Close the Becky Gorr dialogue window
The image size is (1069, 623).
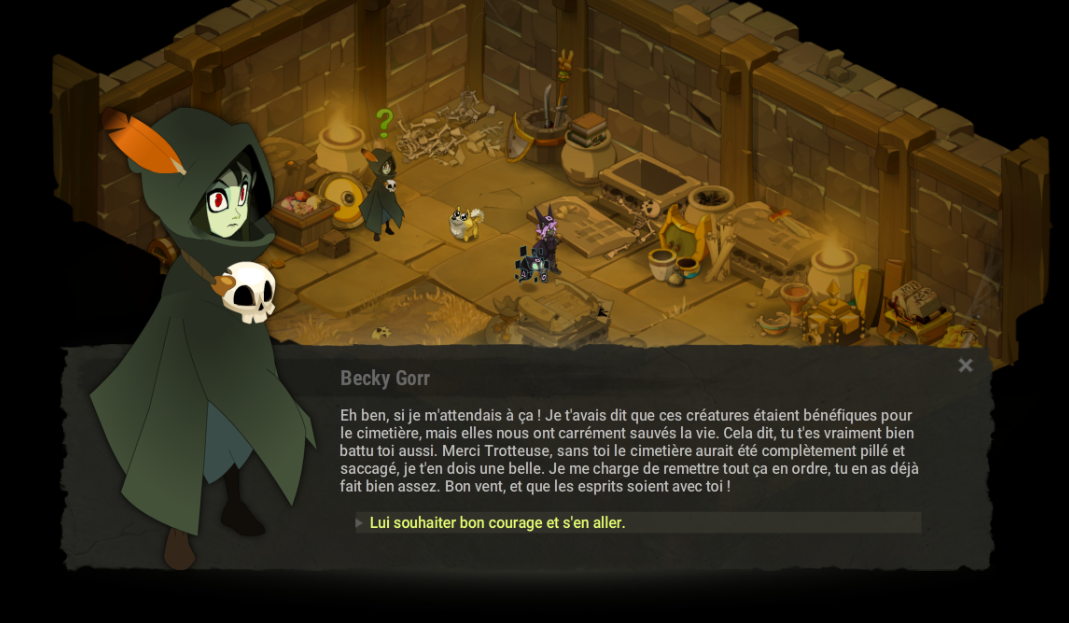tap(965, 366)
